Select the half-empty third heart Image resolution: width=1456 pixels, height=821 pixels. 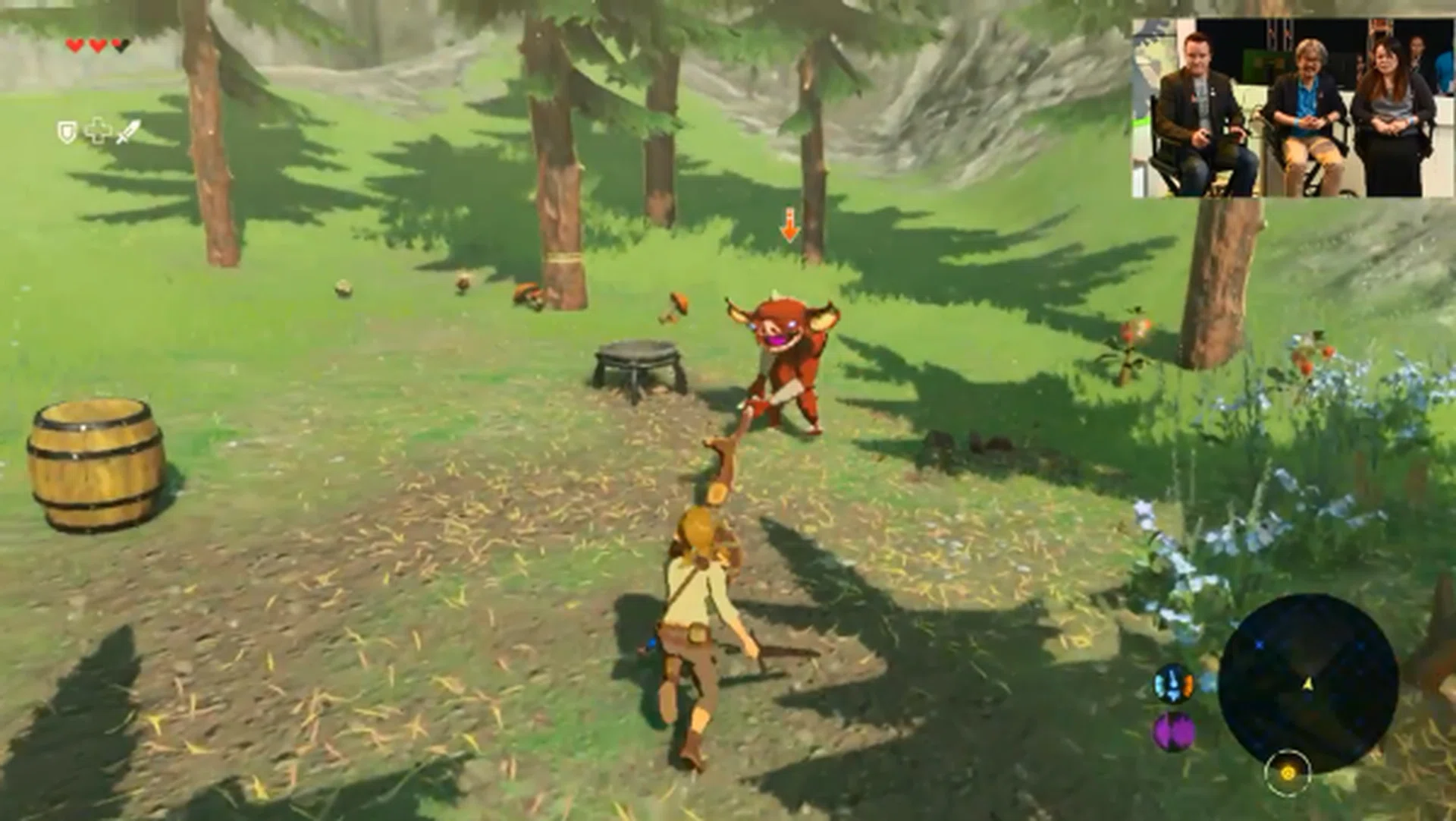(119, 46)
